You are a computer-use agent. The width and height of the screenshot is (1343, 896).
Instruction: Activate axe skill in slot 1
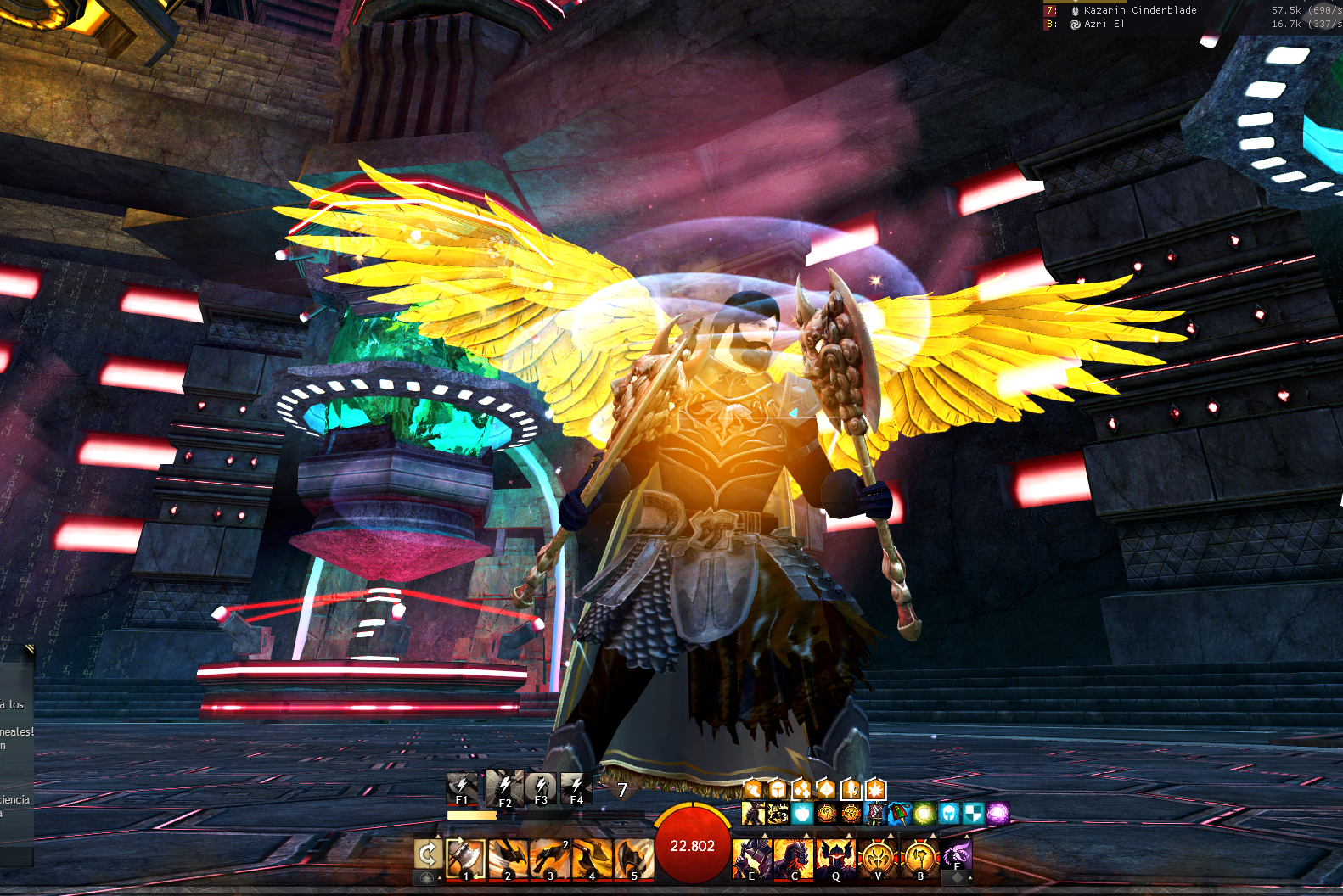point(465,858)
